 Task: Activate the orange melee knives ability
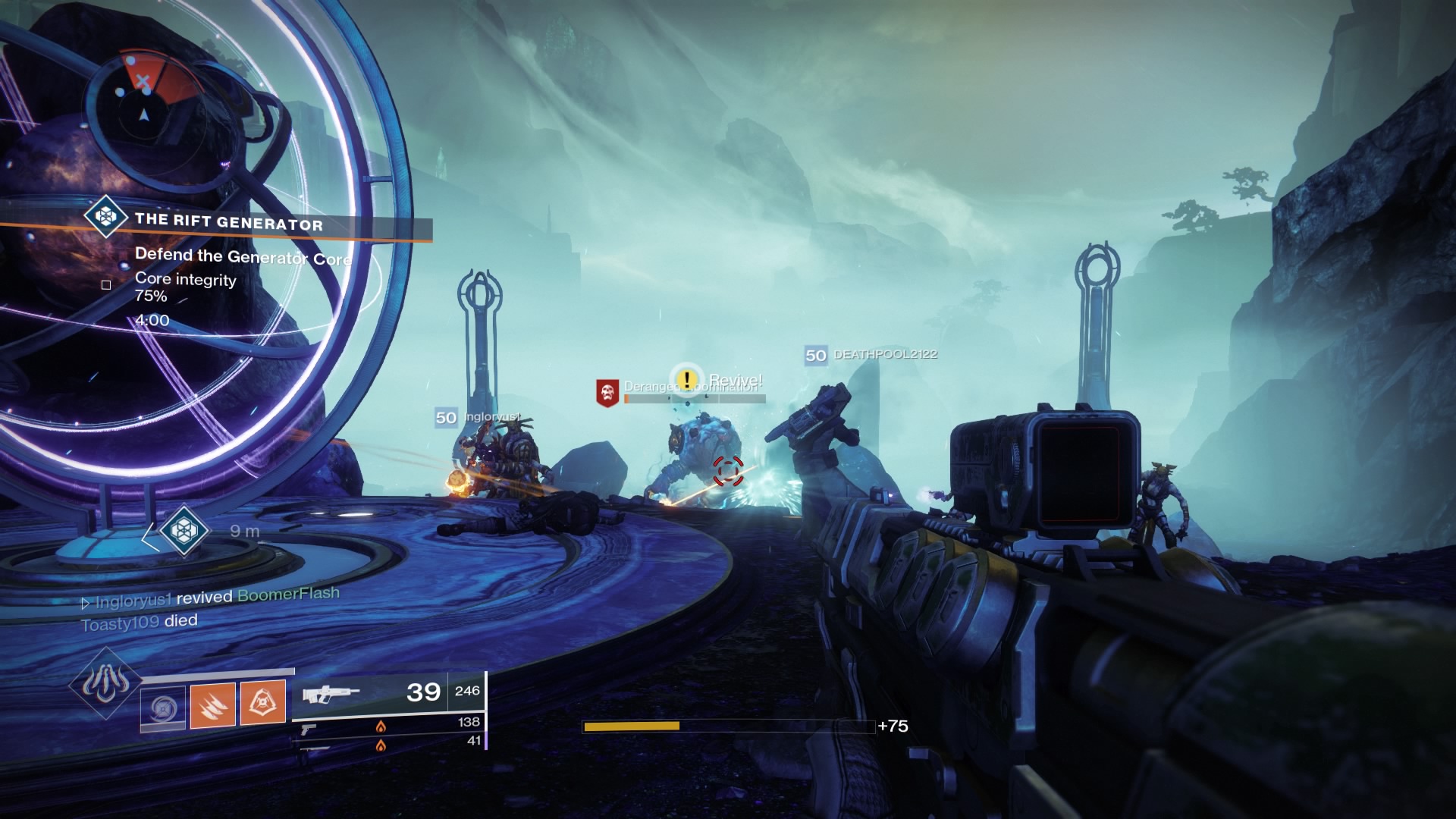click(x=212, y=704)
